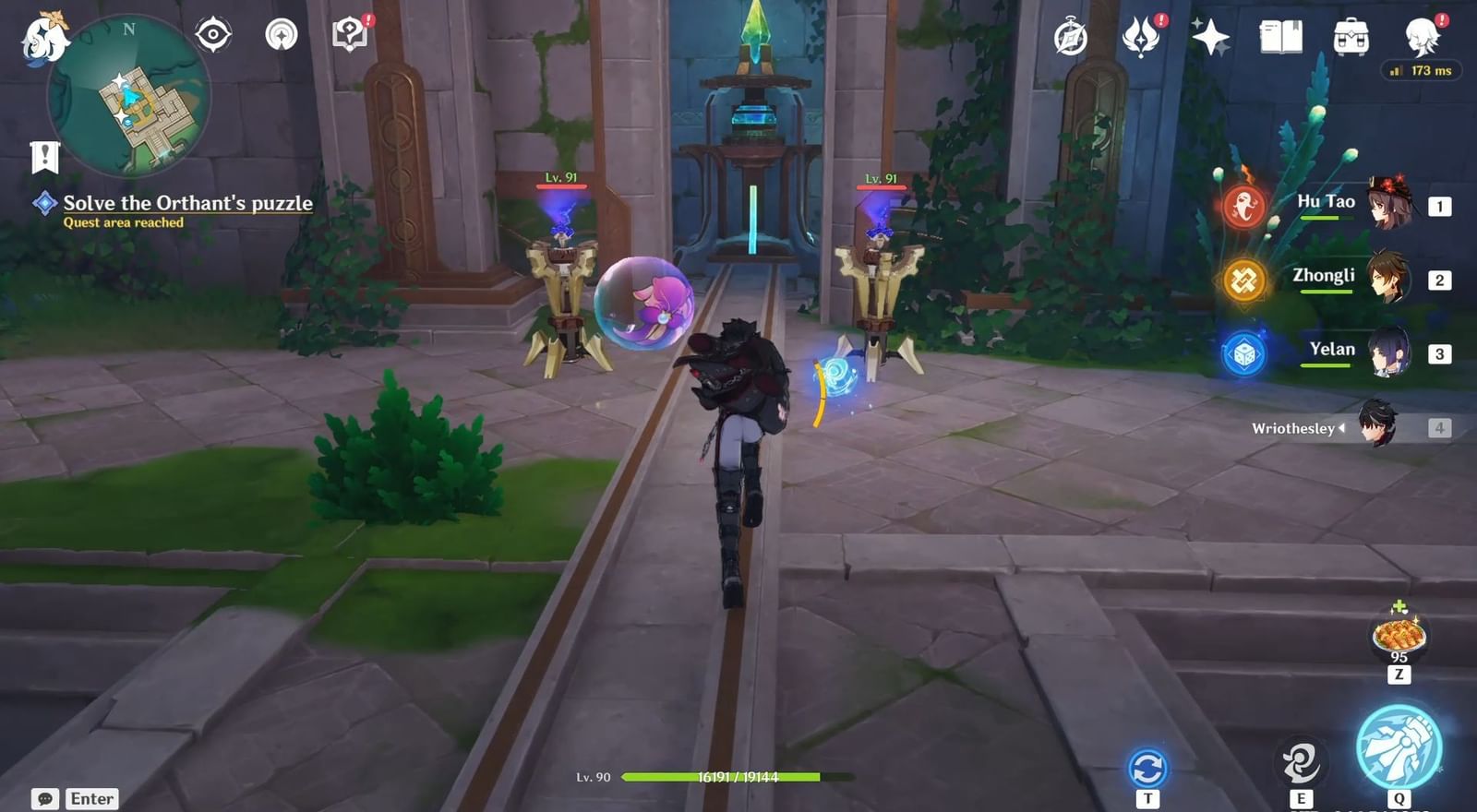
Task: Open the Inventory backpack
Action: pyautogui.click(x=1350, y=33)
